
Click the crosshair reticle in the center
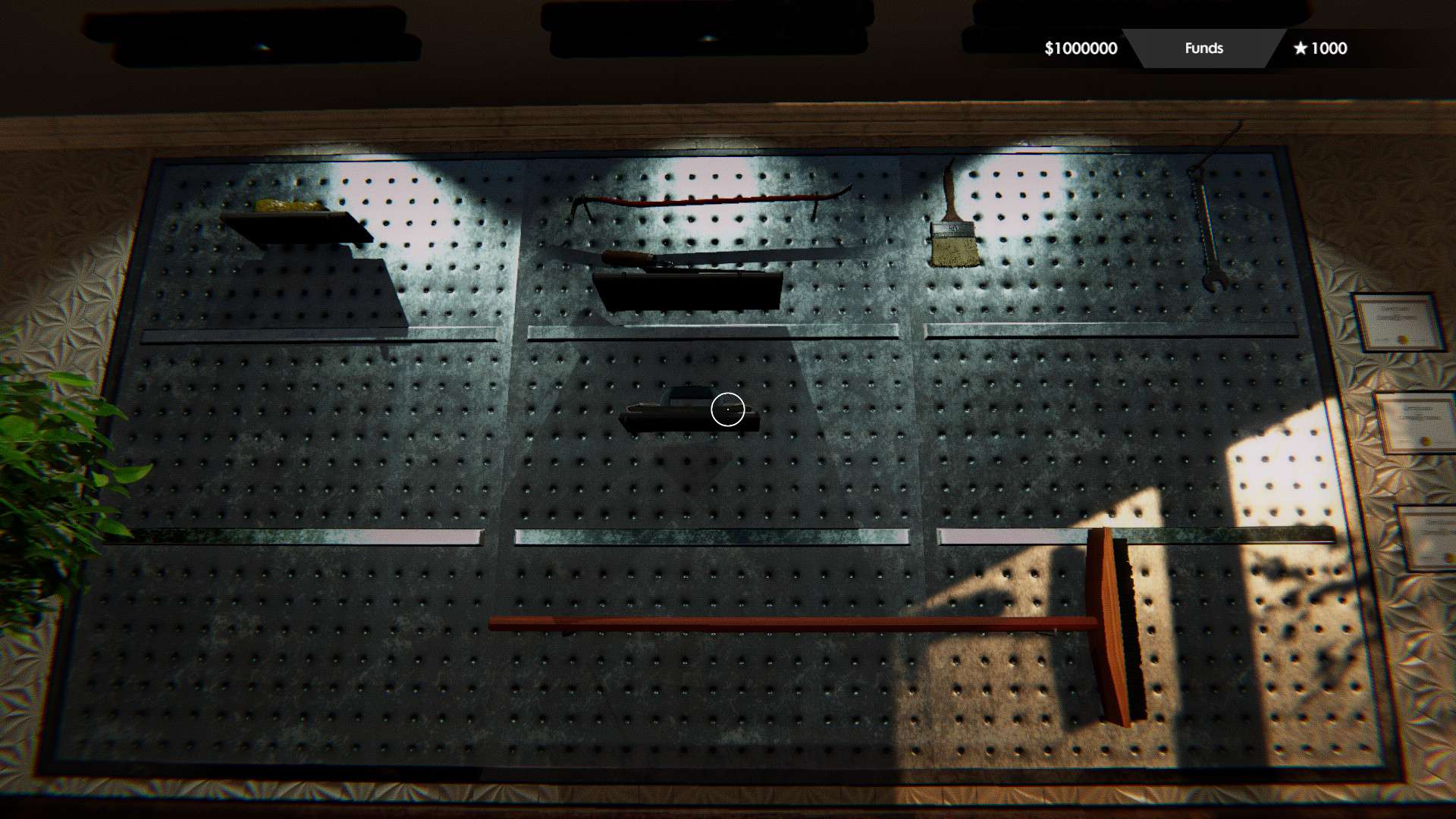(x=727, y=409)
